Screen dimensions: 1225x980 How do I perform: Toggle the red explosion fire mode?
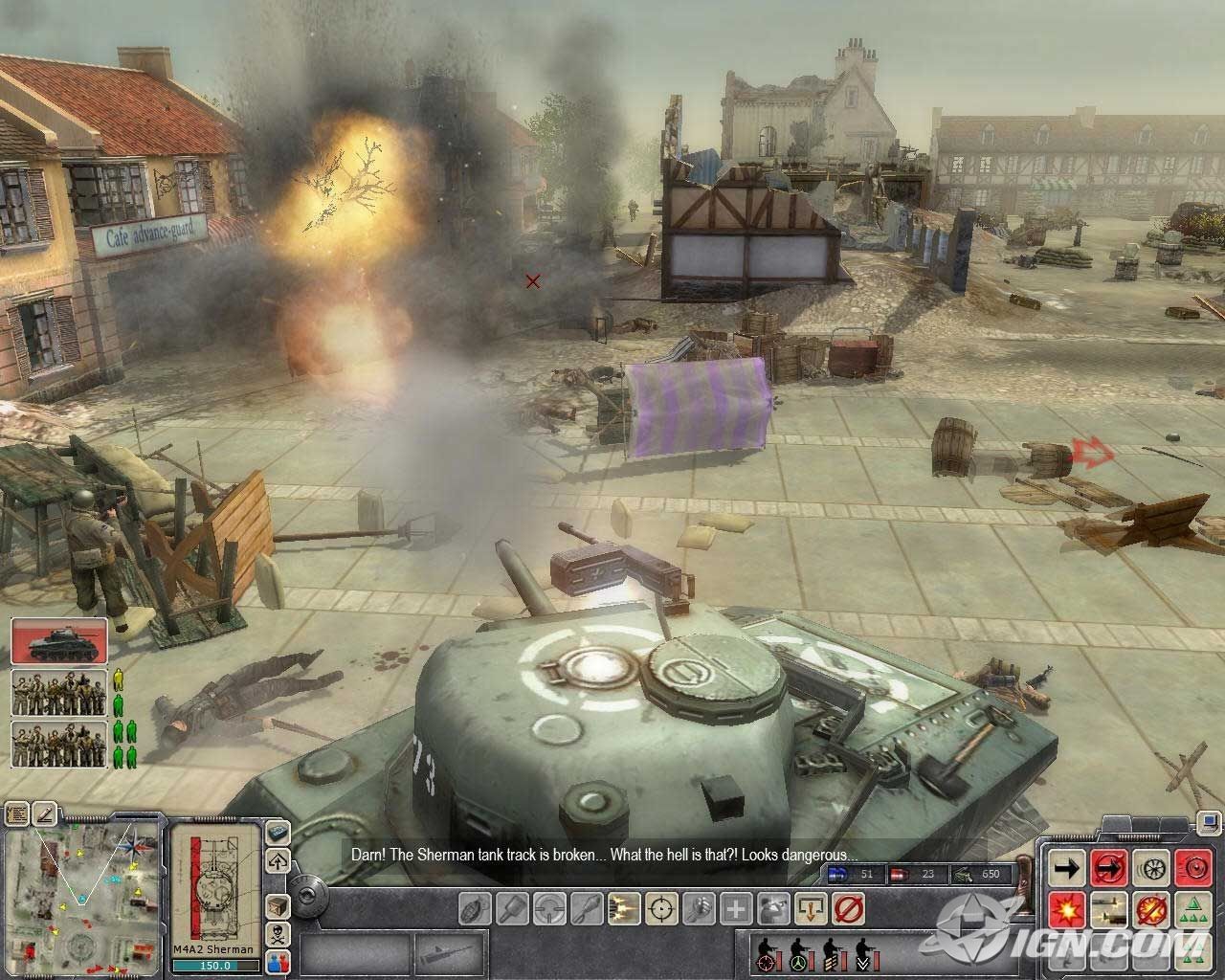[1066, 908]
